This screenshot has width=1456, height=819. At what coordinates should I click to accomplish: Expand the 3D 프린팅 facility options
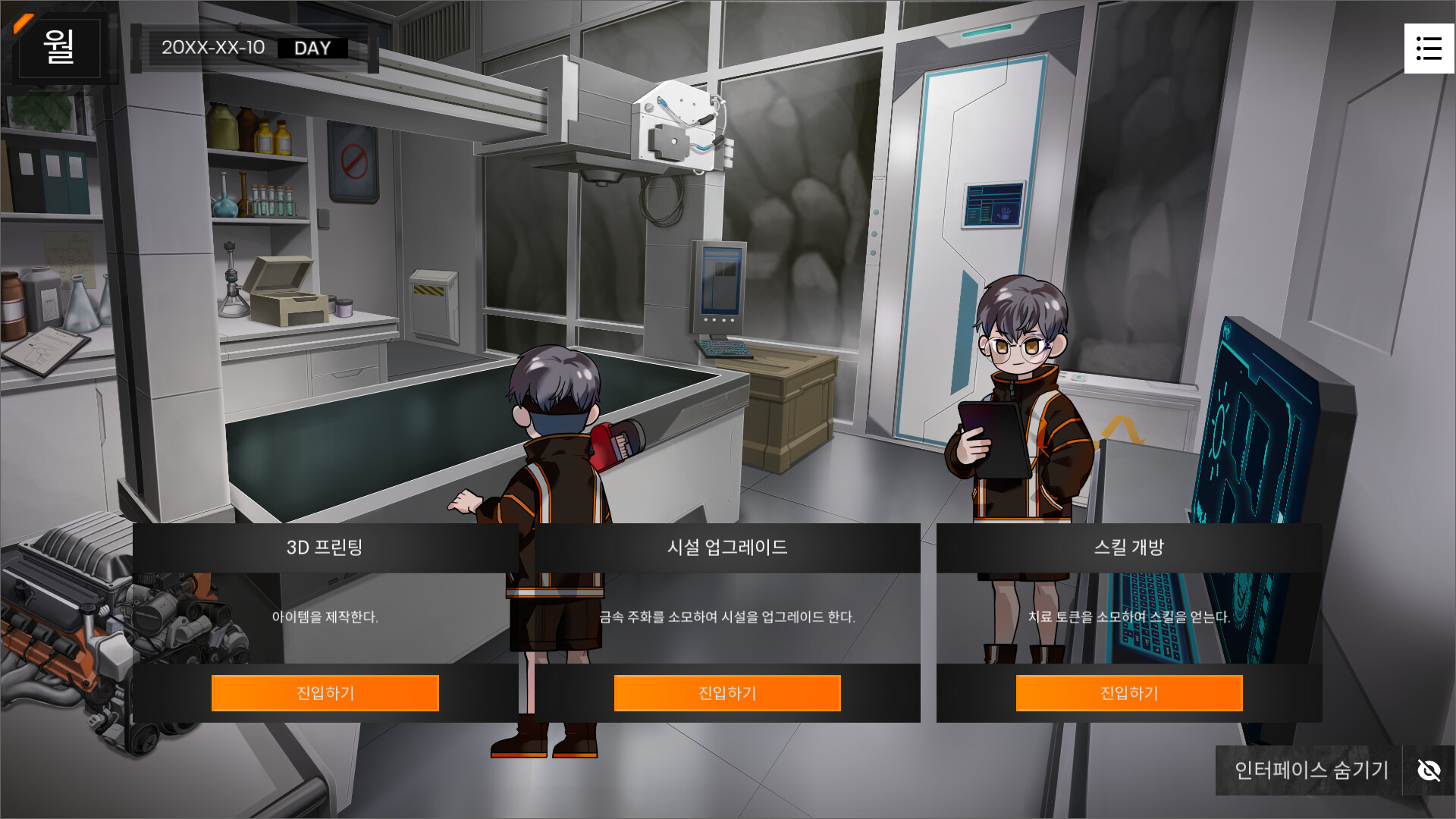click(325, 692)
